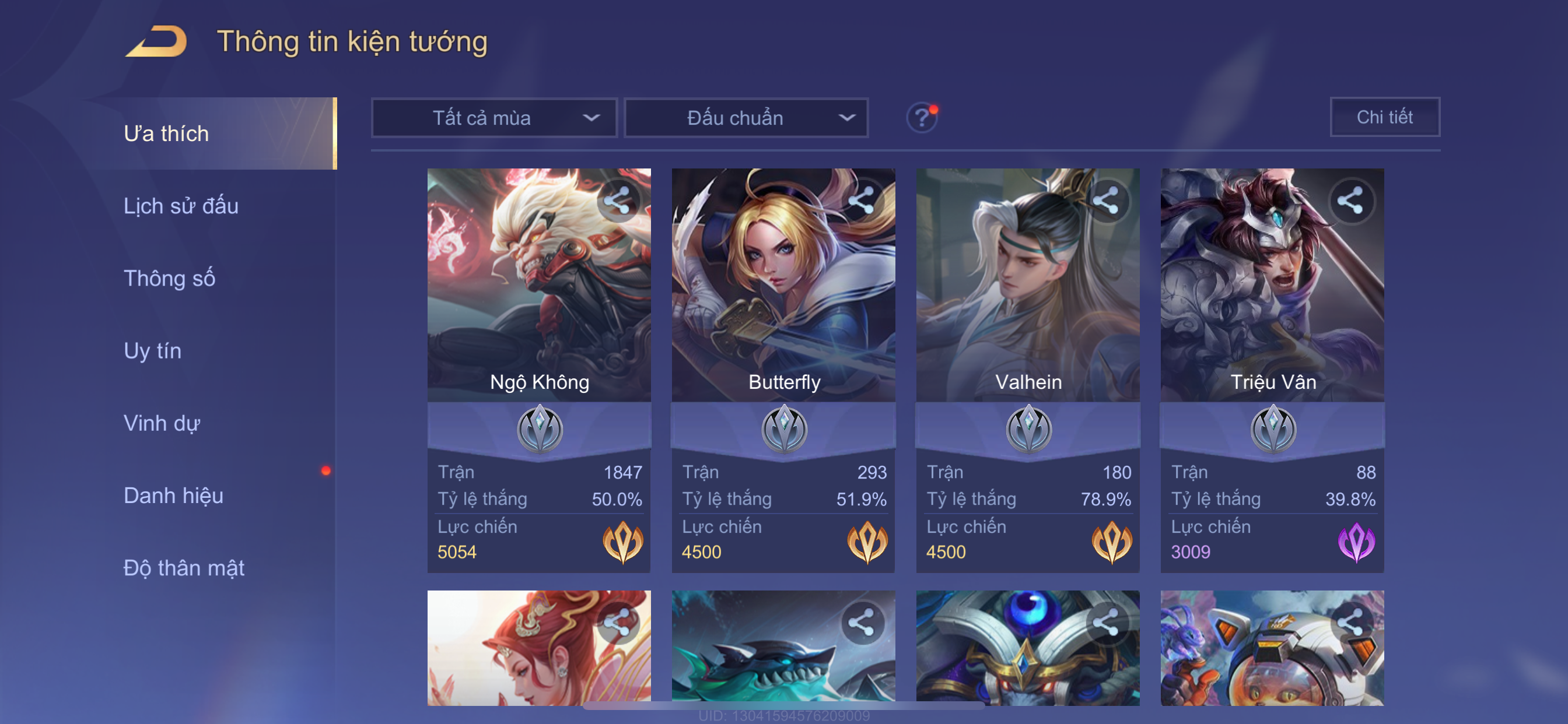Viewport: 1568px width, 724px height.
Task: Go back using the golden arrow
Action: point(157,42)
